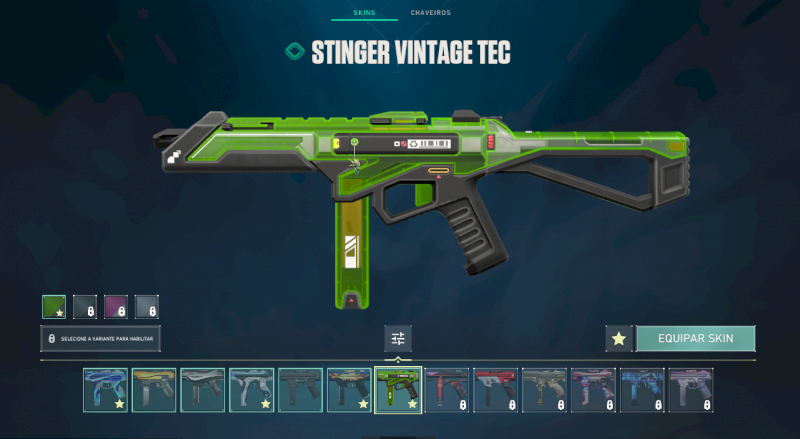Select the green variant swatch
The height and width of the screenshot is (439, 800).
[54, 306]
